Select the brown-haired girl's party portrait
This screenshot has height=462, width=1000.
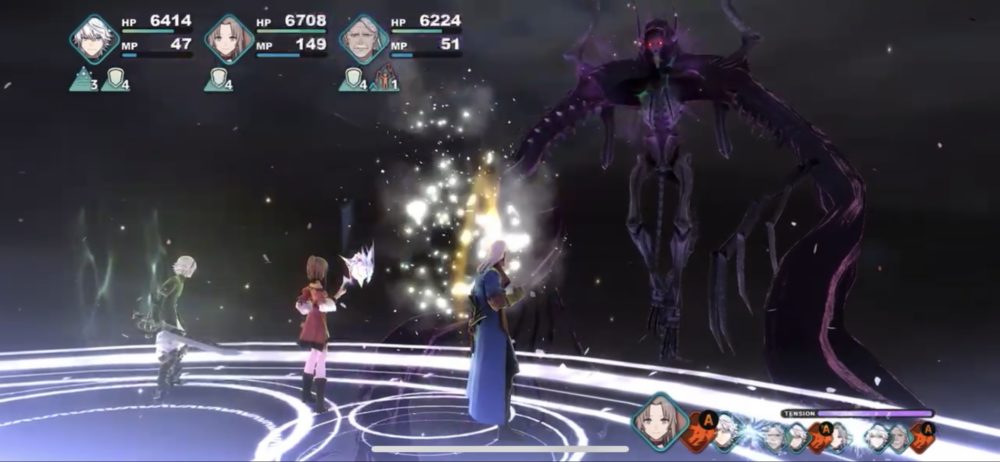[x=228, y=40]
